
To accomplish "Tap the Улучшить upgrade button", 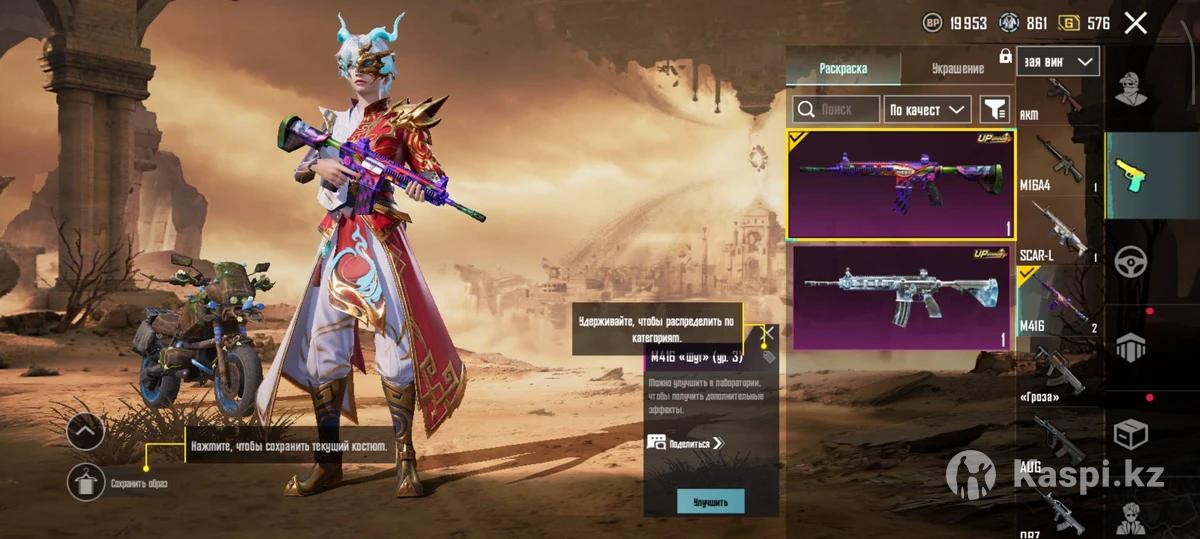I will [x=710, y=501].
